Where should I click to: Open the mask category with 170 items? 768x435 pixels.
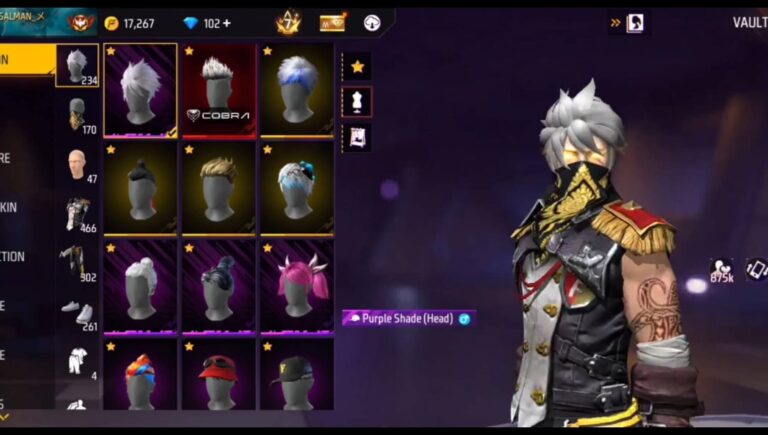tap(77, 114)
